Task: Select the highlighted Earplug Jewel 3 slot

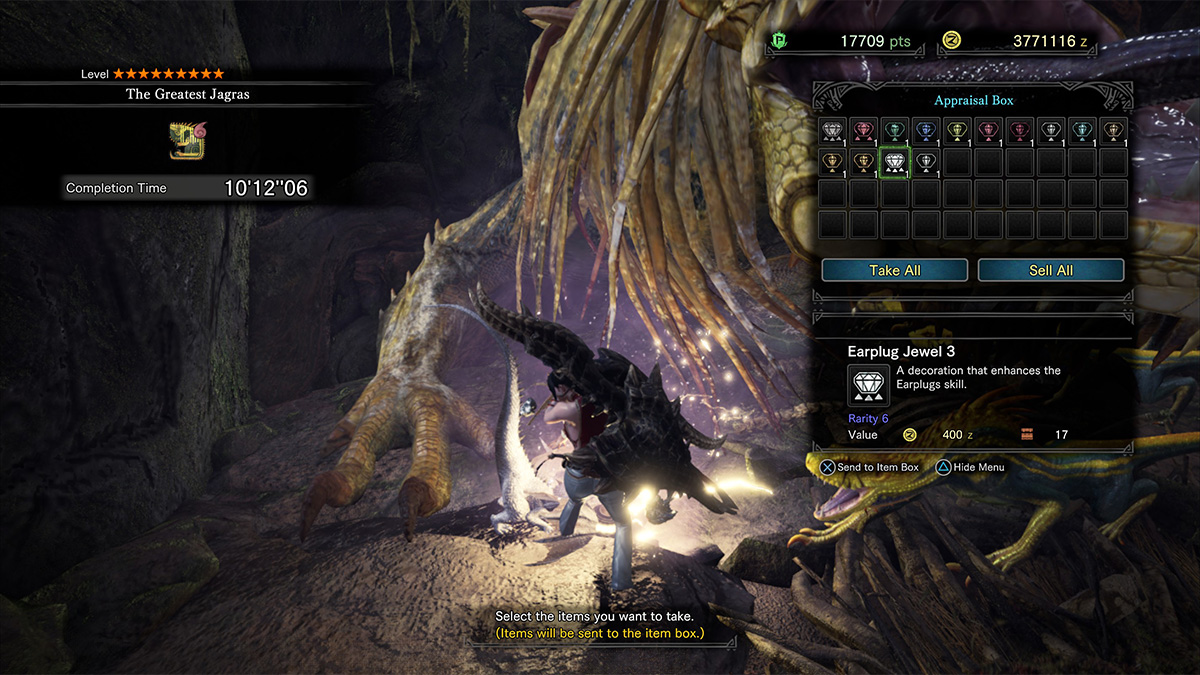Action: (x=894, y=162)
